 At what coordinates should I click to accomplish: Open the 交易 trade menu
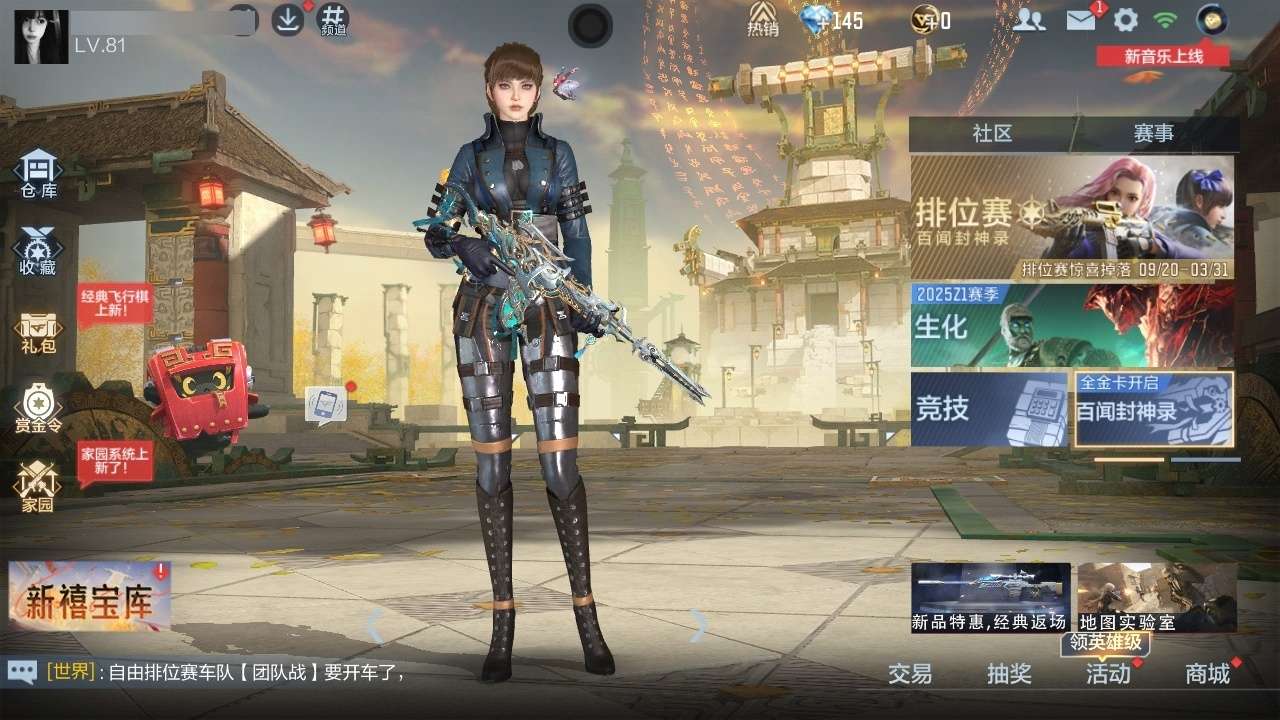[910, 673]
